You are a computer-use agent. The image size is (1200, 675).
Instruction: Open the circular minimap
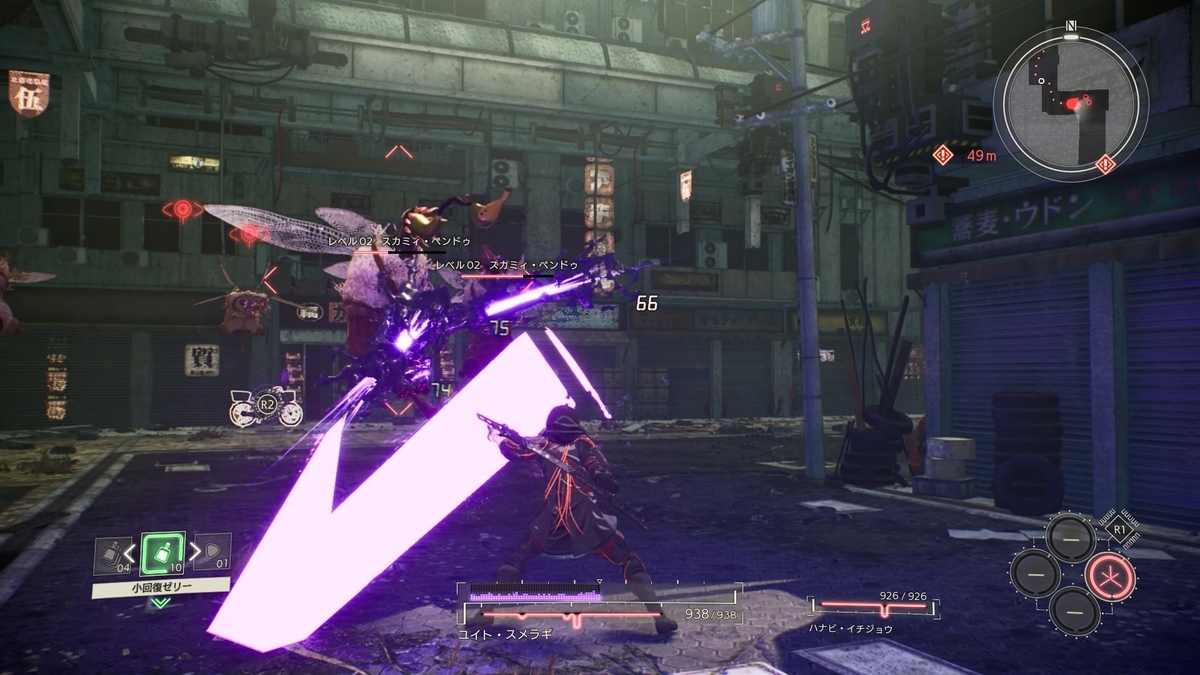coord(1070,101)
